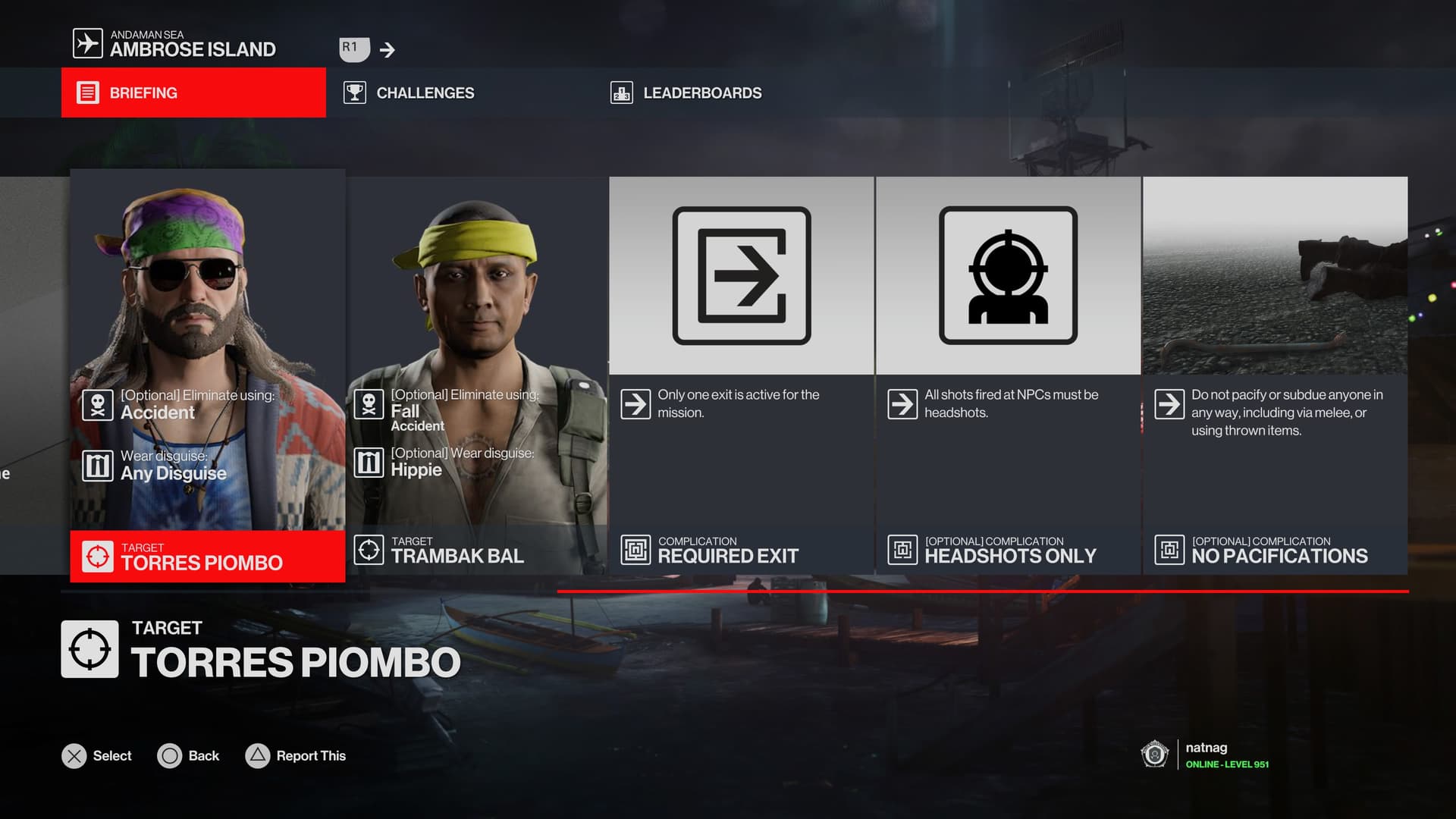Screen dimensions: 1456x819
Task: Open the Leaderboards tab
Action: point(686,93)
